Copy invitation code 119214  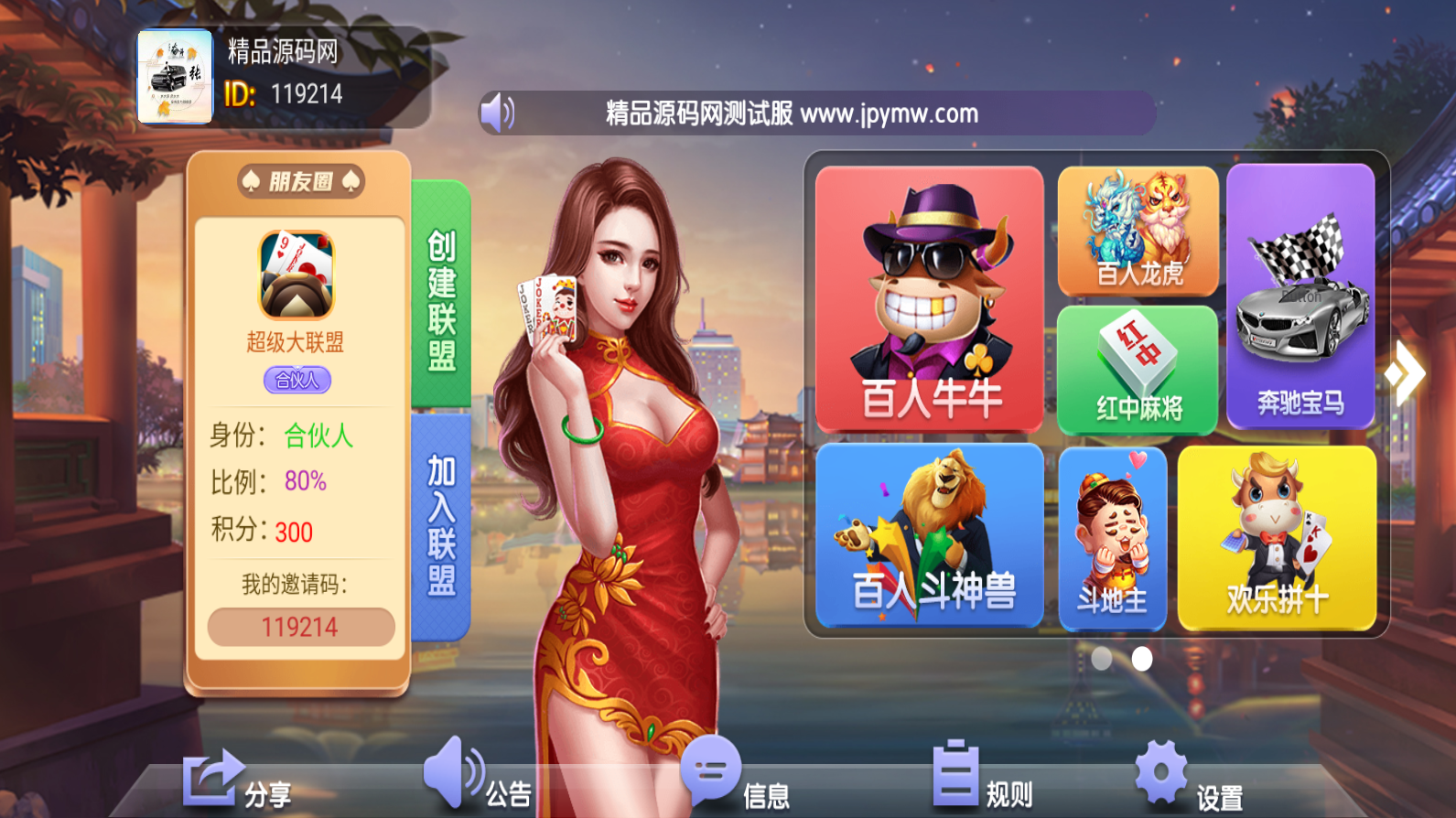click(301, 628)
